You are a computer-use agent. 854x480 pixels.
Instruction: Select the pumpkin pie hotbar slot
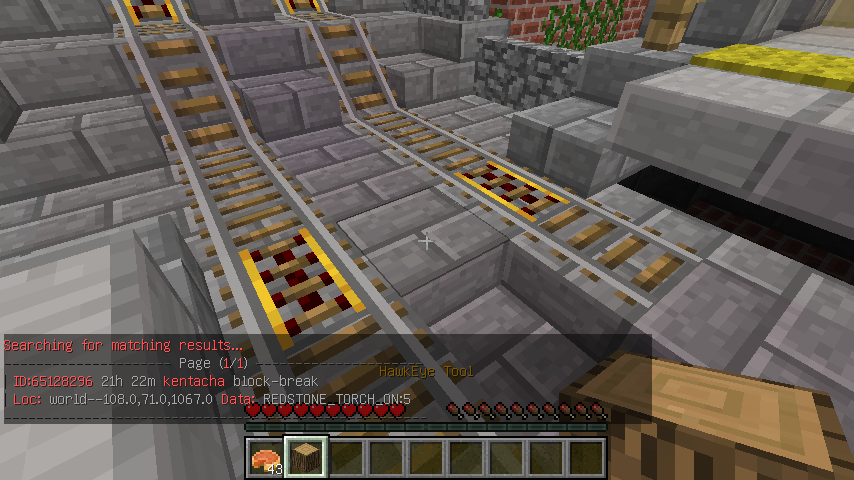coord(266,458)
